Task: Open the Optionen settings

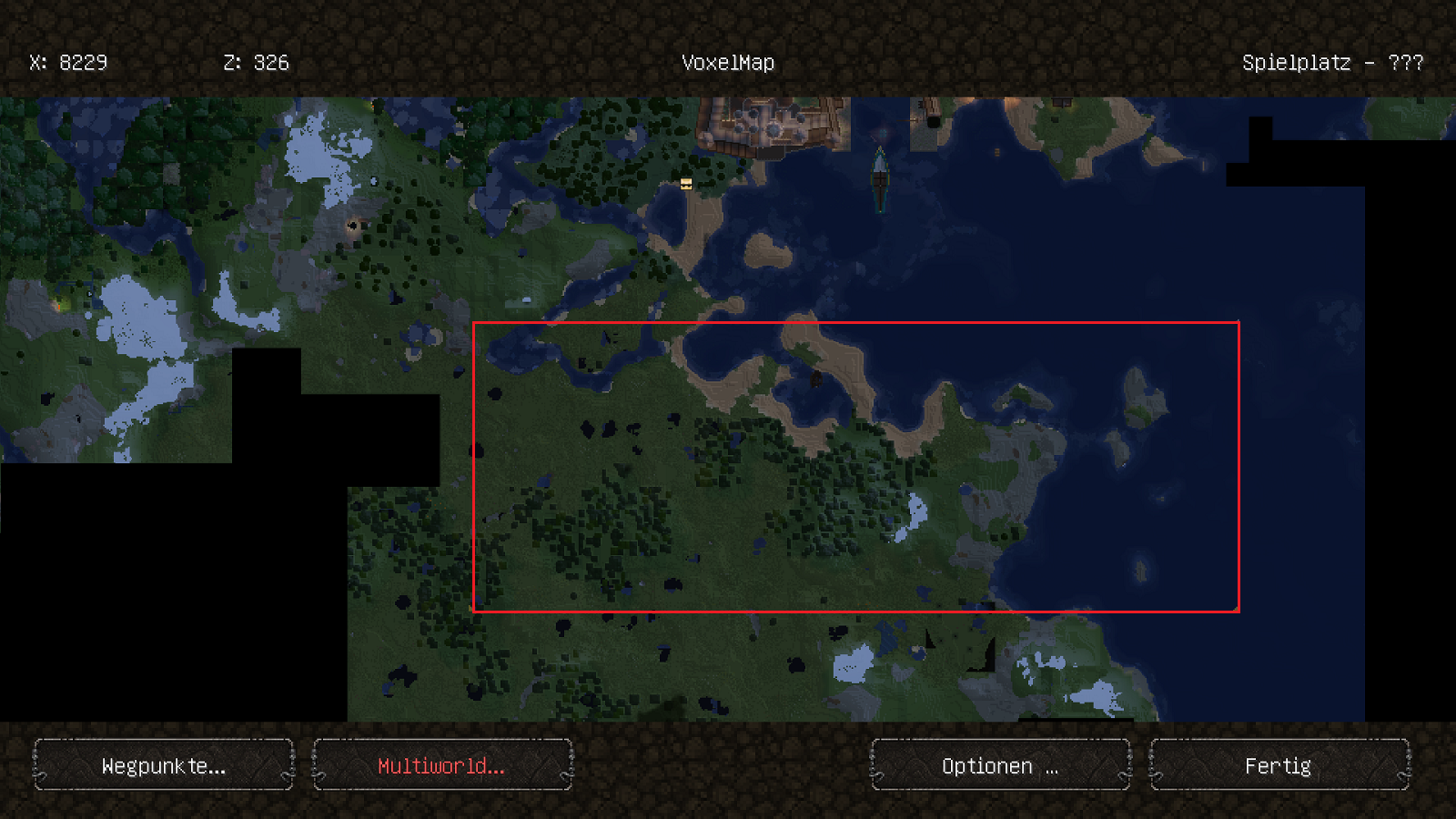Action: [1000, 765]
